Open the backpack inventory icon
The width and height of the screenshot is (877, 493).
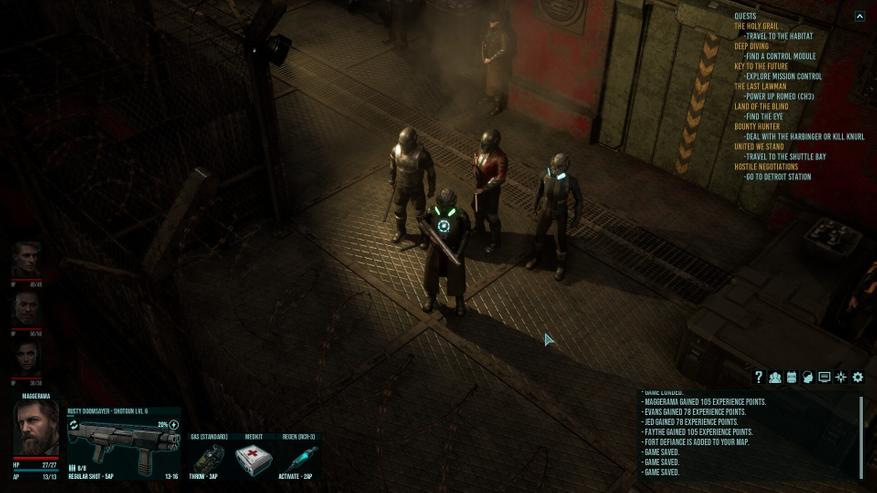(x=791, y=377)
